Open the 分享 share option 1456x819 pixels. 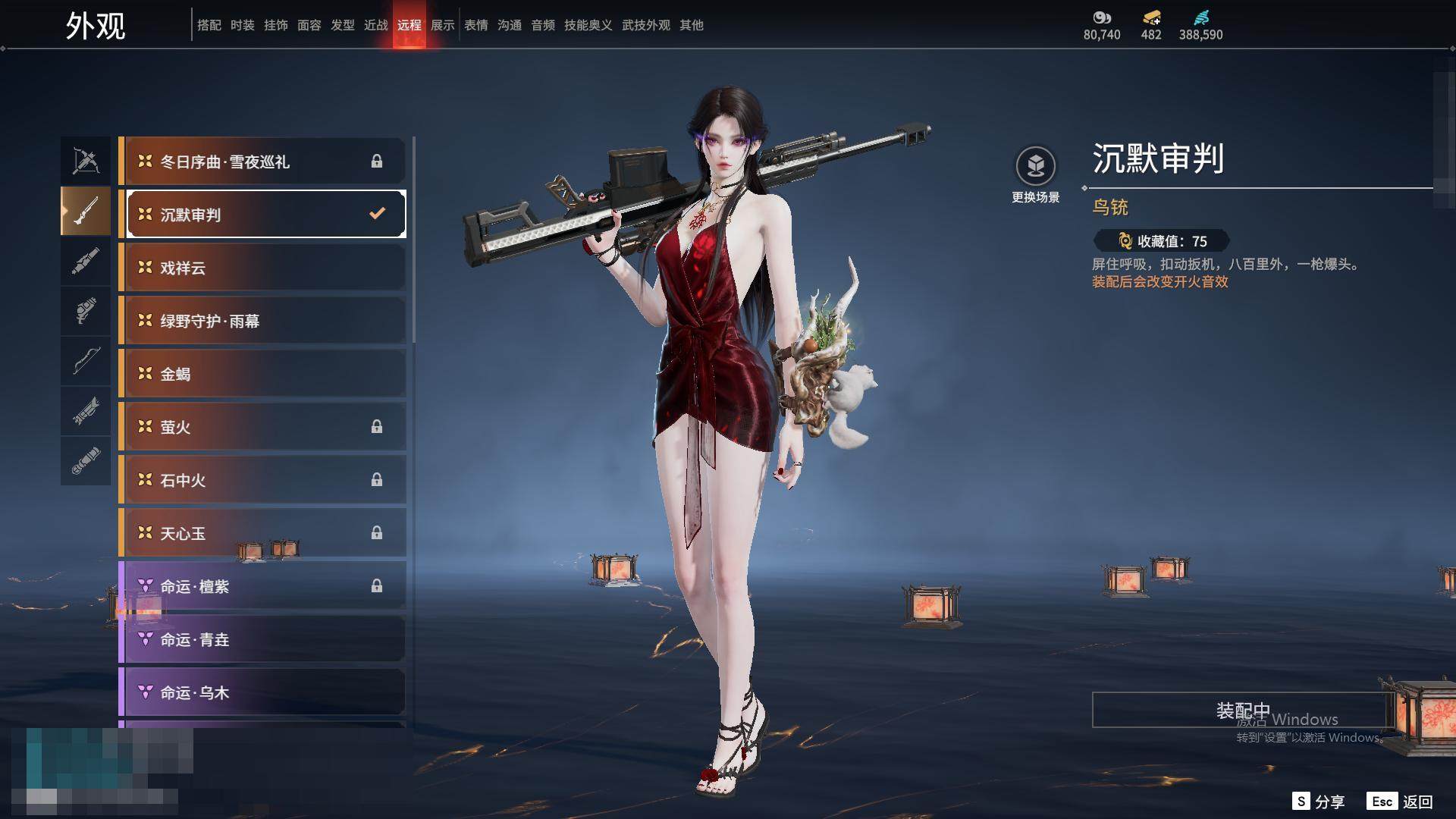pyautogui.click(x=1319, y=802)
